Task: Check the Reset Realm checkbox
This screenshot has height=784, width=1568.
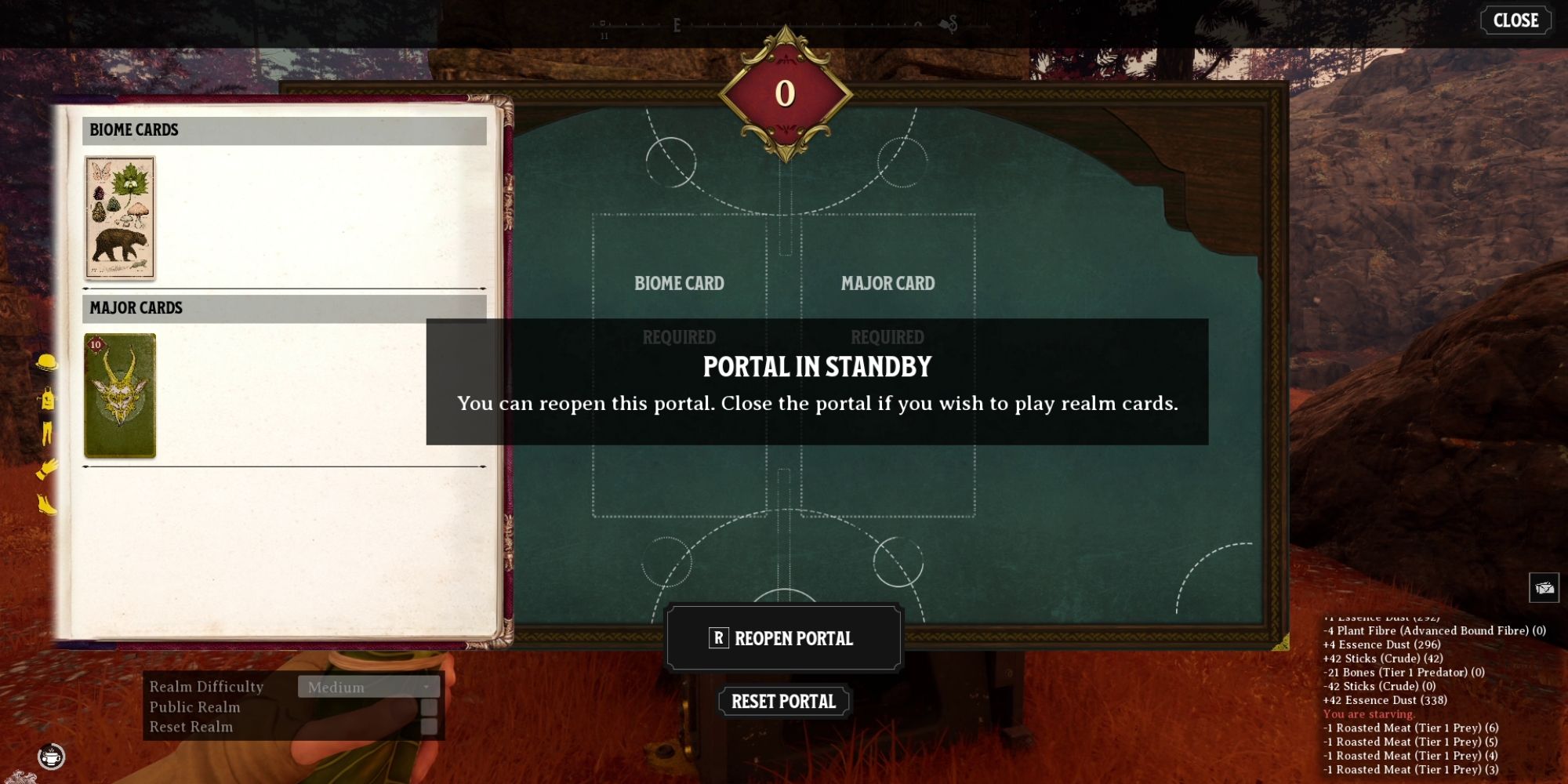Action: click(x=427, y=726)
